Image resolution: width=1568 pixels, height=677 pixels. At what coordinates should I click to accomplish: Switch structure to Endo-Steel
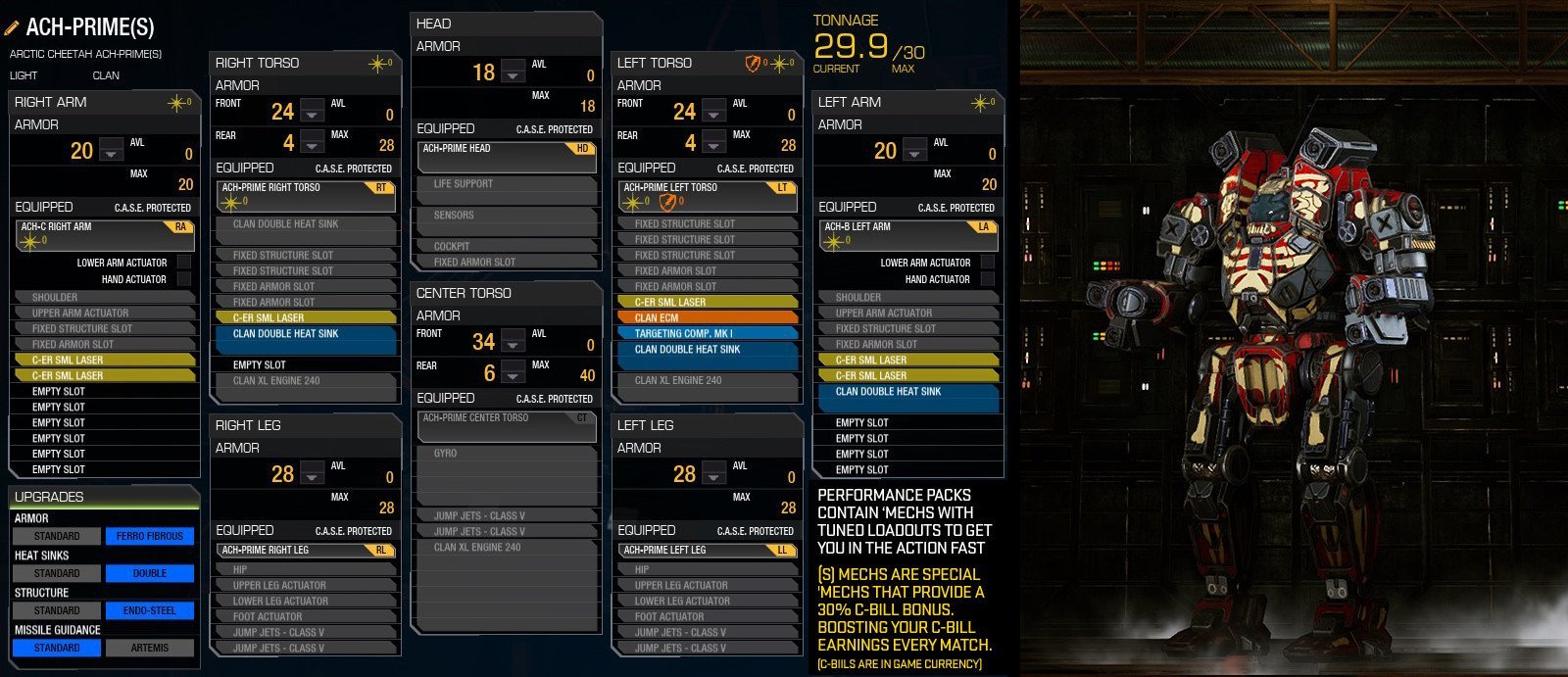click(150, 610)
